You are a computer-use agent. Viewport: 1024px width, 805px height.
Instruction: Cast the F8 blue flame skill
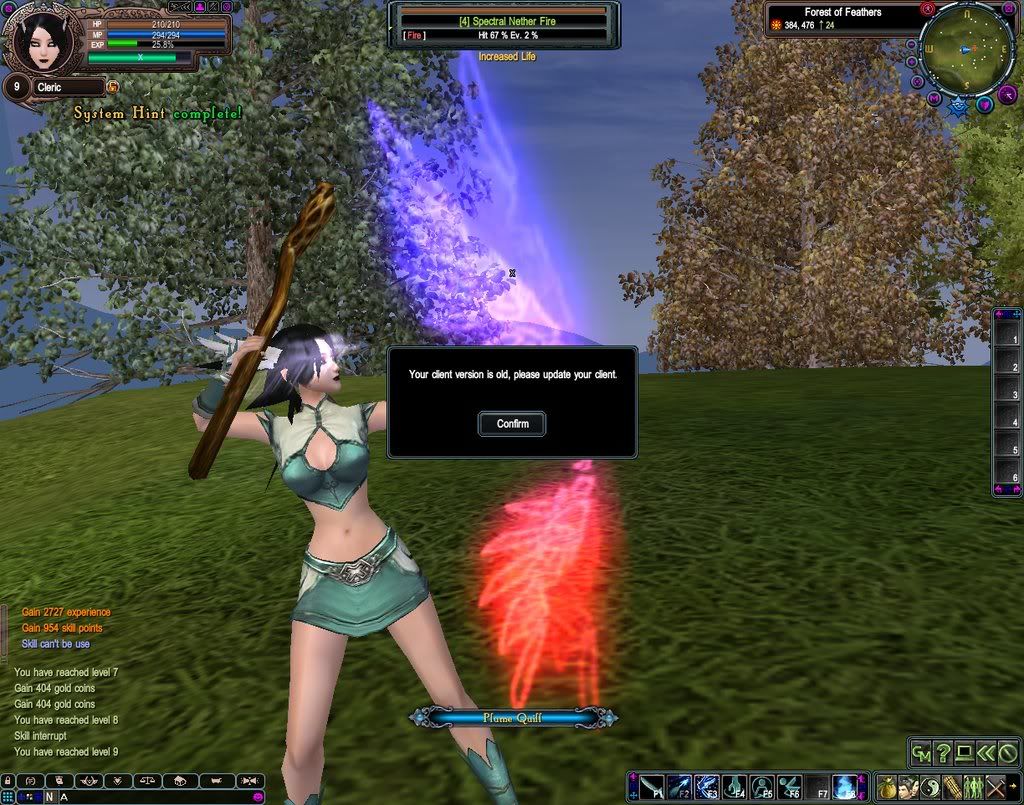tap(845, 787)
